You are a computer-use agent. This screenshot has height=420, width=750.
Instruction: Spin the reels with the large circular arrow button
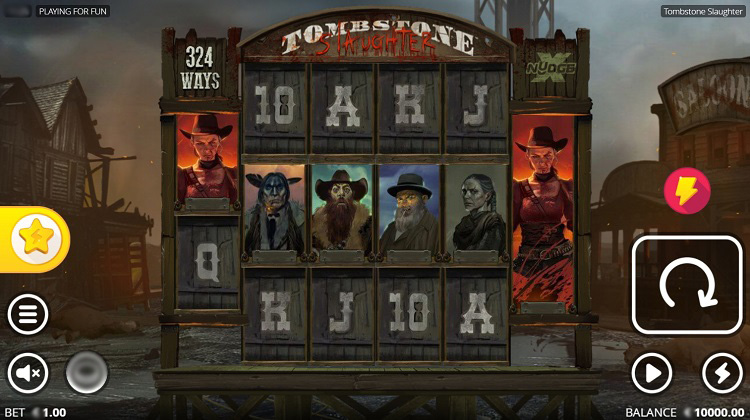click(x=687, y=285)
